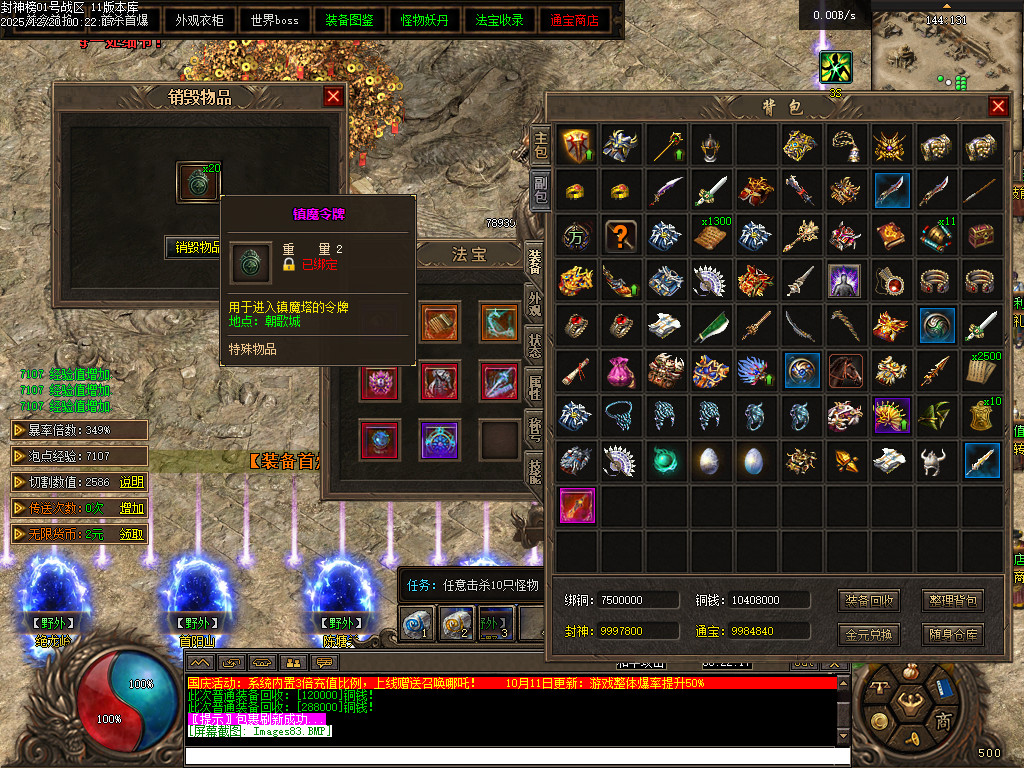Viewport: 1024px width, 768px height.
Task: Select the orange question mark item slot
Action: [x=622, y=236]
